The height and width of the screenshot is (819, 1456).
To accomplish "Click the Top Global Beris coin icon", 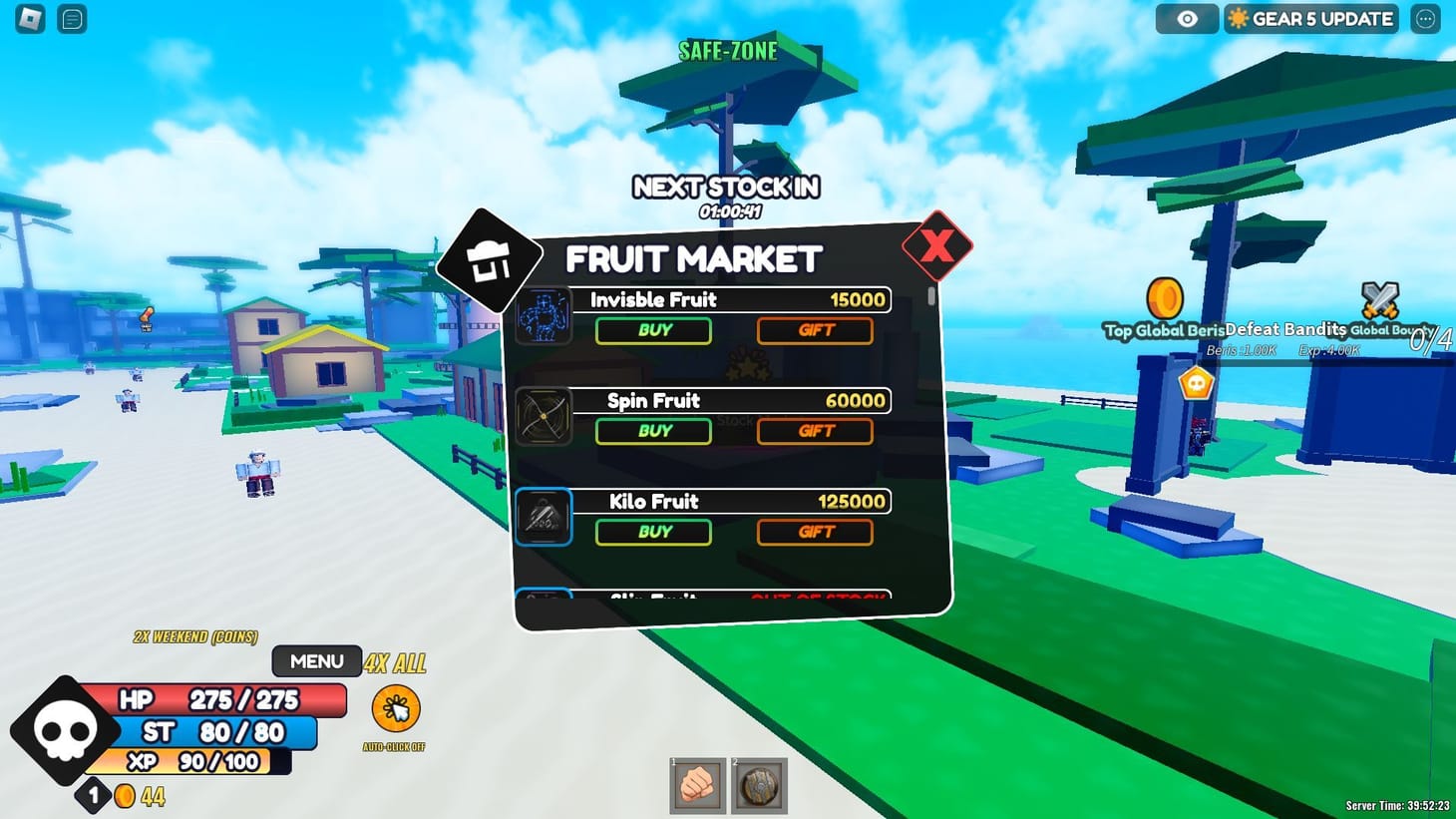I will pos(1164,296).
